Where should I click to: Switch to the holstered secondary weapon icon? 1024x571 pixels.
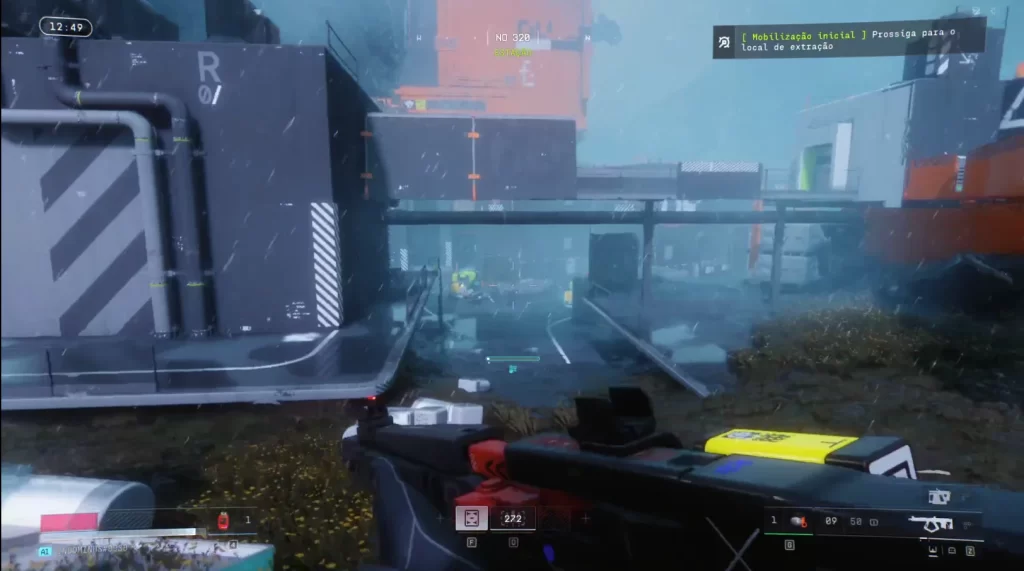click(x=938, y=495)
